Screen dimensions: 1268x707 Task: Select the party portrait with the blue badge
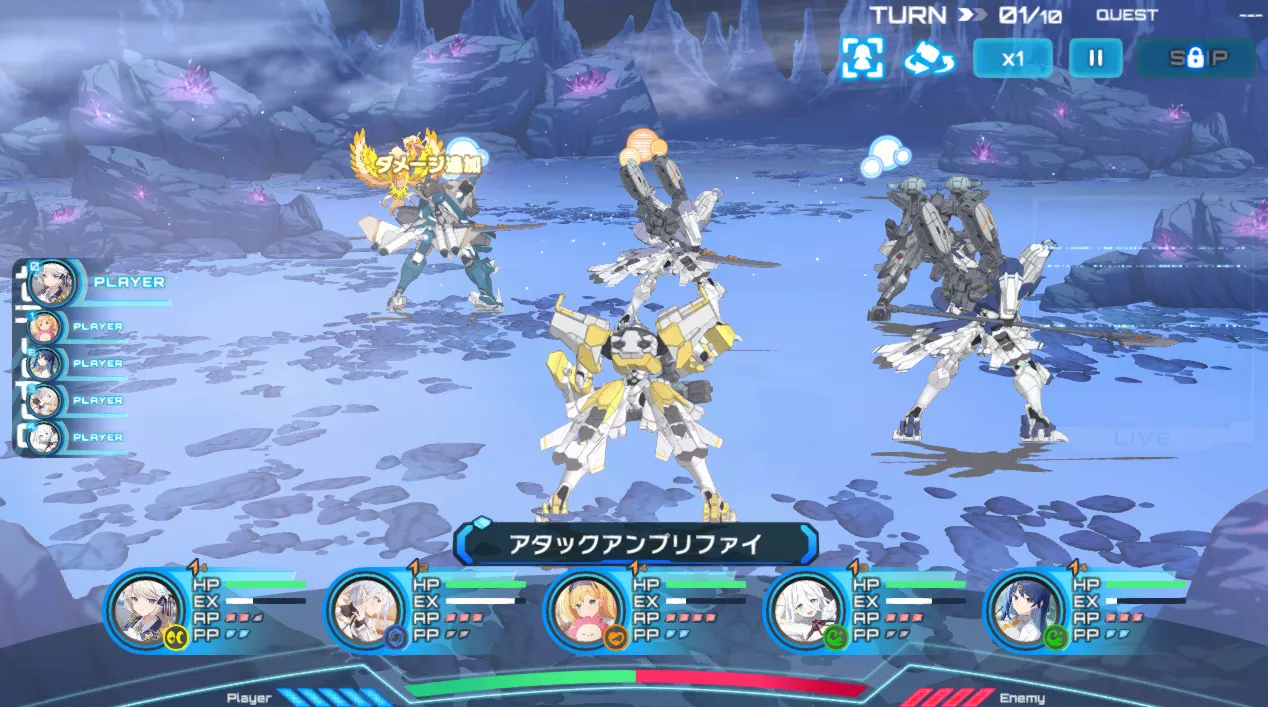coord(365,609)
